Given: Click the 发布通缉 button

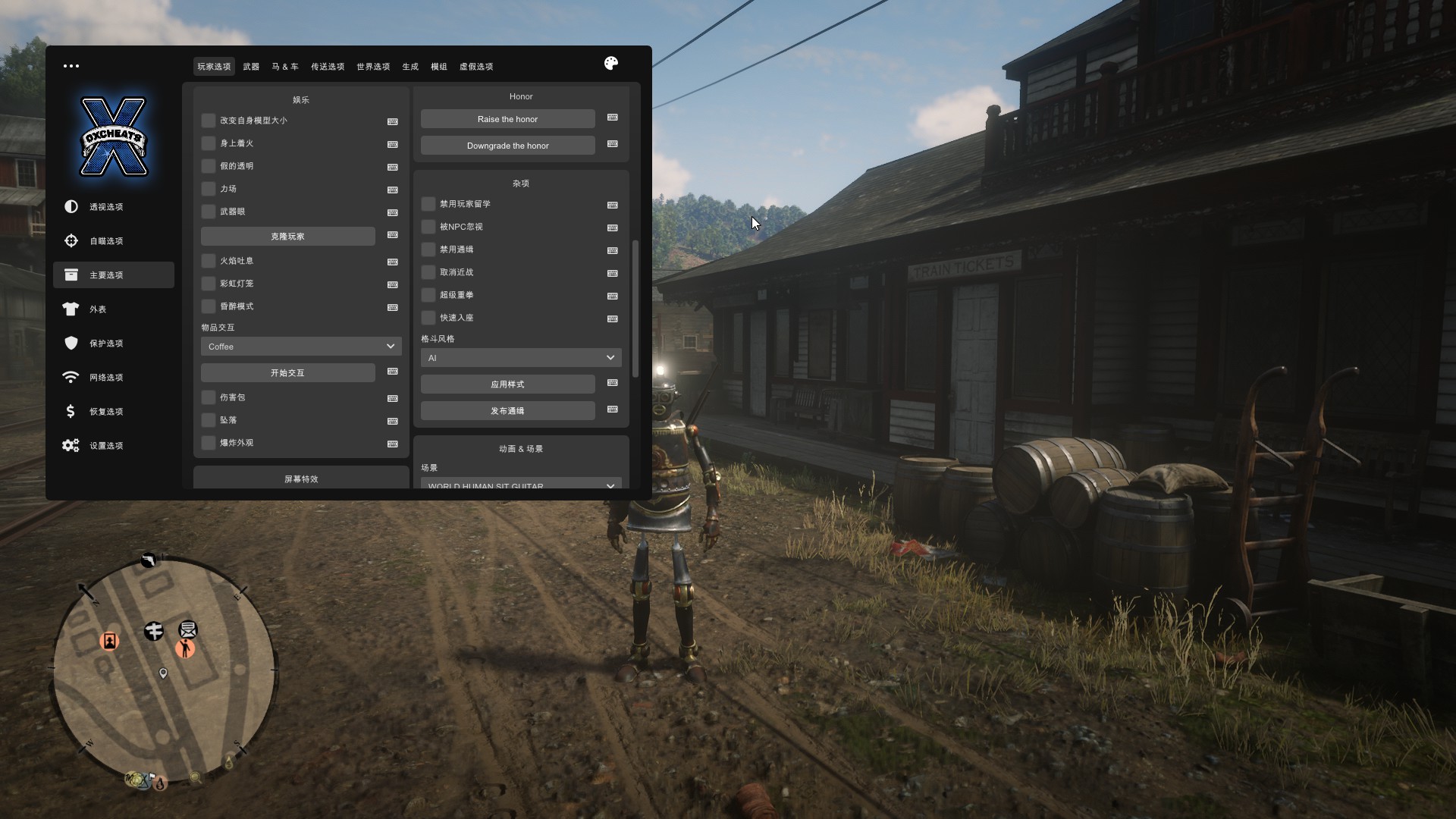Looking at the screenshot, I should (x=507, y=411).
